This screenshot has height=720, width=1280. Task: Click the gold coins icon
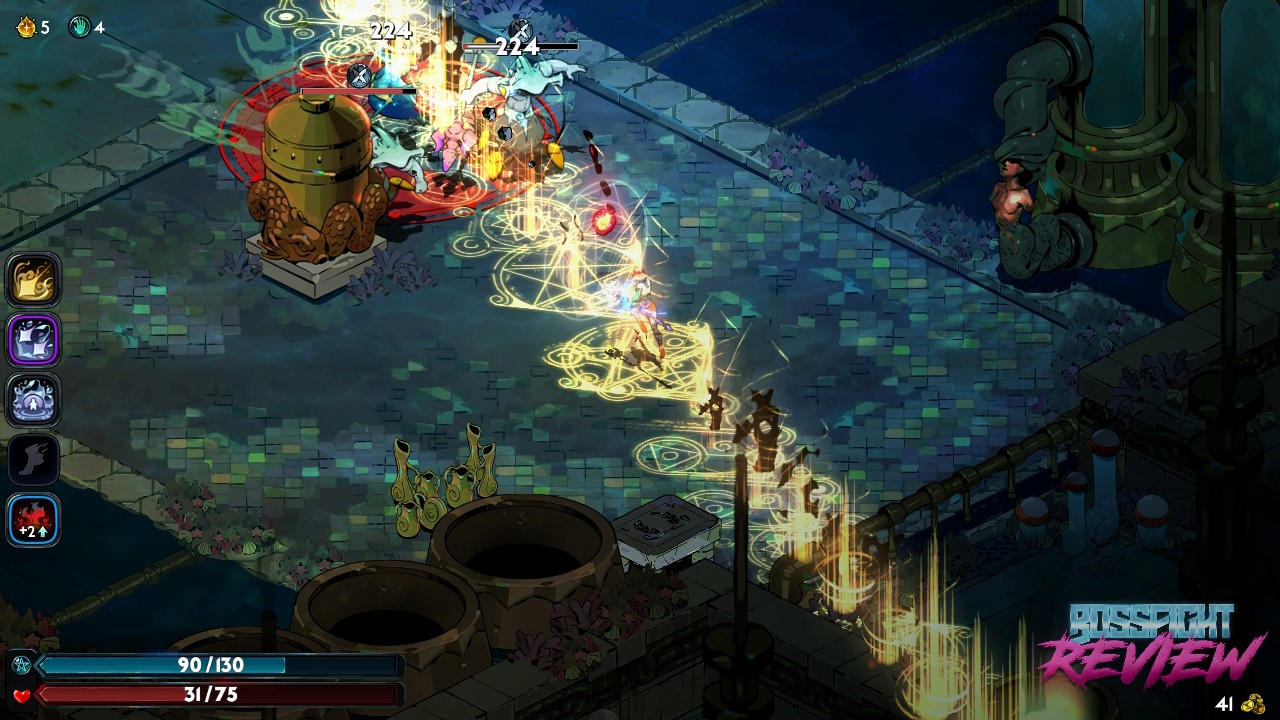(1253, 703)
